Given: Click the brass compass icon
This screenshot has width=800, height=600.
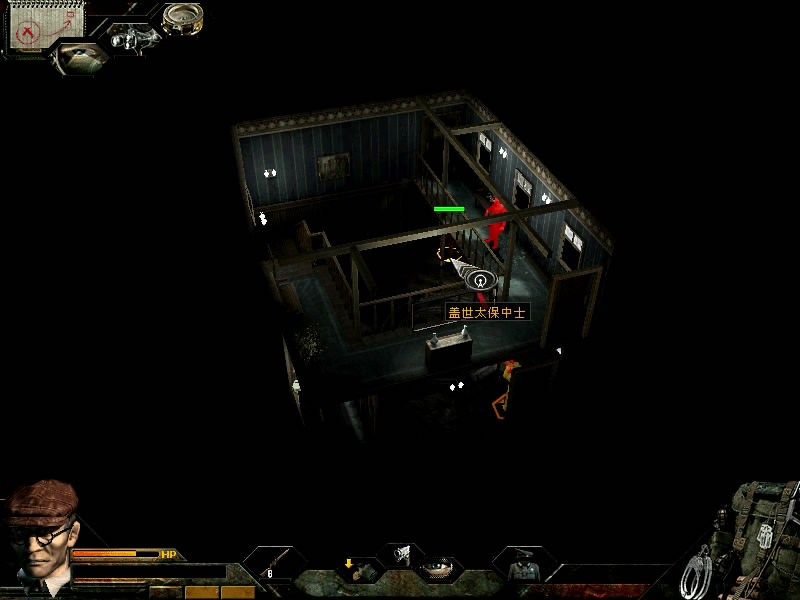Looking at the screenshot, I should tap(183, 17).
